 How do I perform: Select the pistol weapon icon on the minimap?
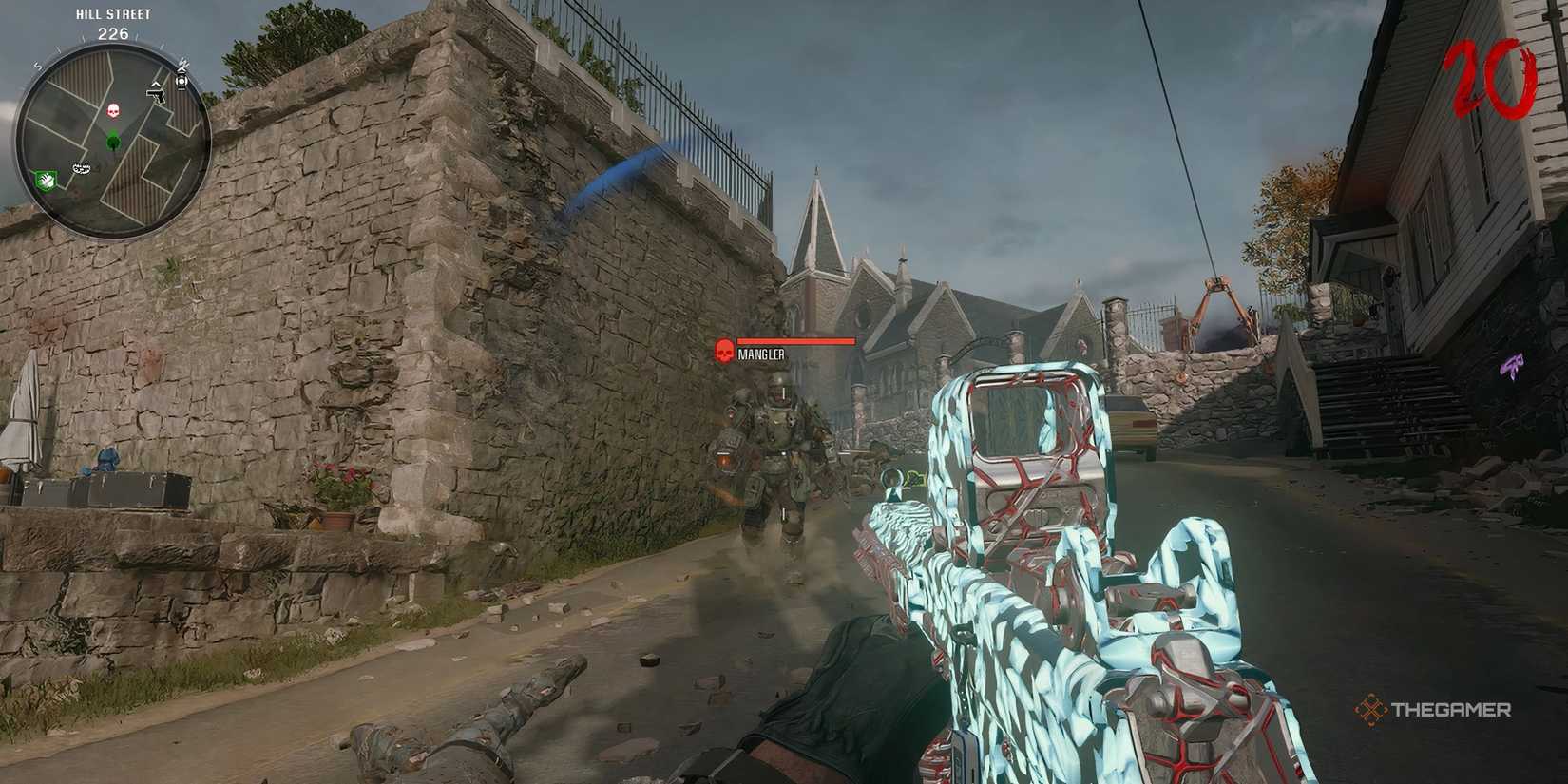click(157, 96)
